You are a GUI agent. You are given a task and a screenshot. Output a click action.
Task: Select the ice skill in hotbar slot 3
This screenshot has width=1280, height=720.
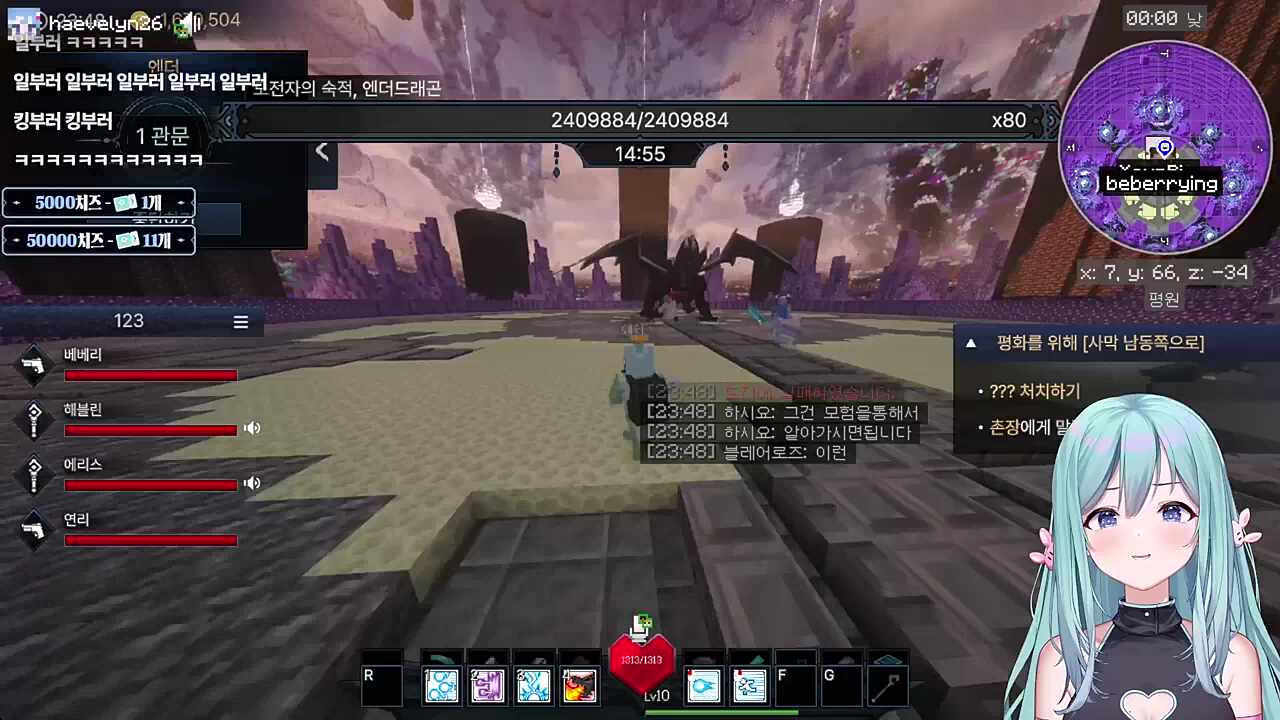[533, 685]
